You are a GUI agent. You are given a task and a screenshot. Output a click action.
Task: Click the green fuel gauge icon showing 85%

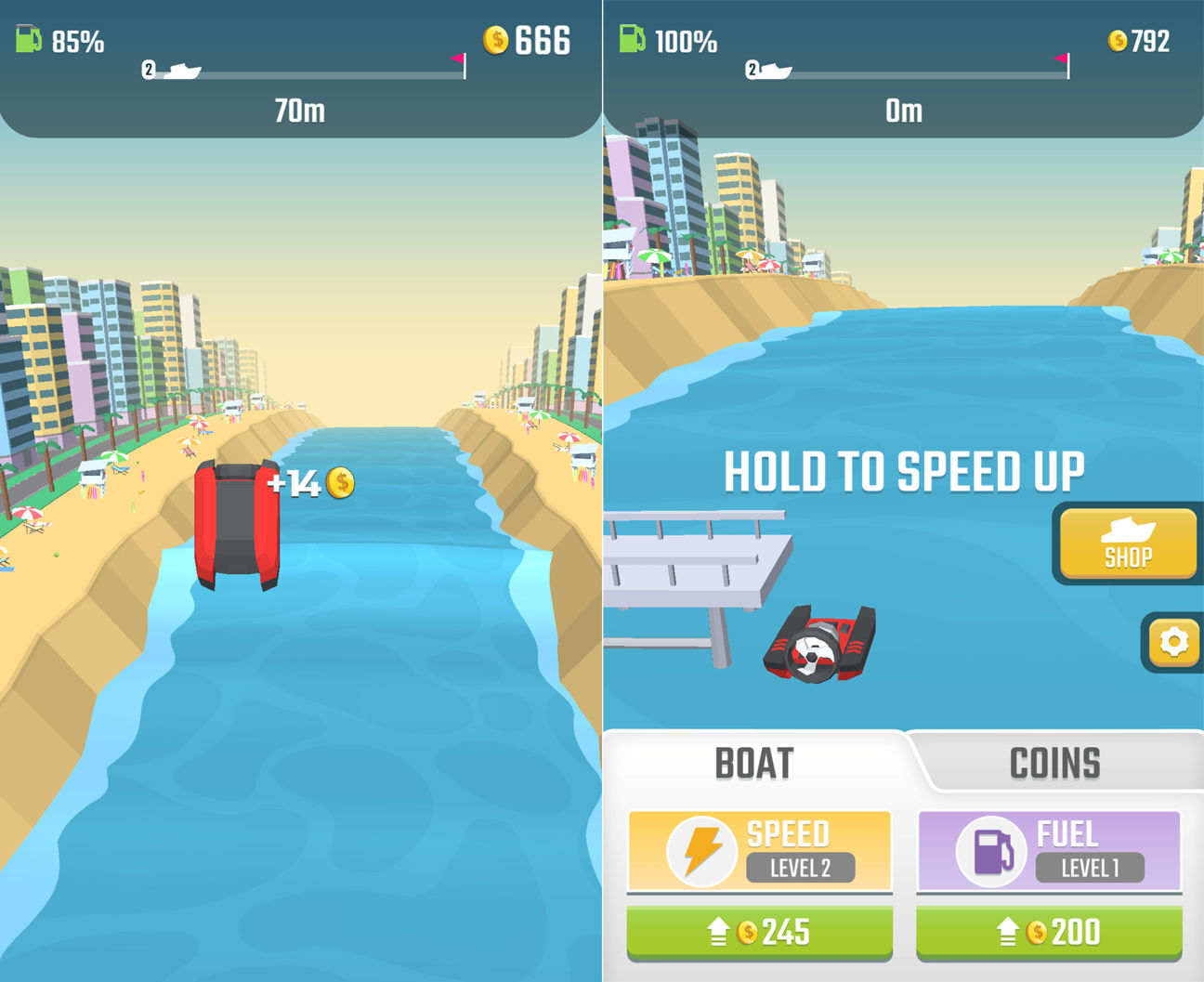point(27,38)
